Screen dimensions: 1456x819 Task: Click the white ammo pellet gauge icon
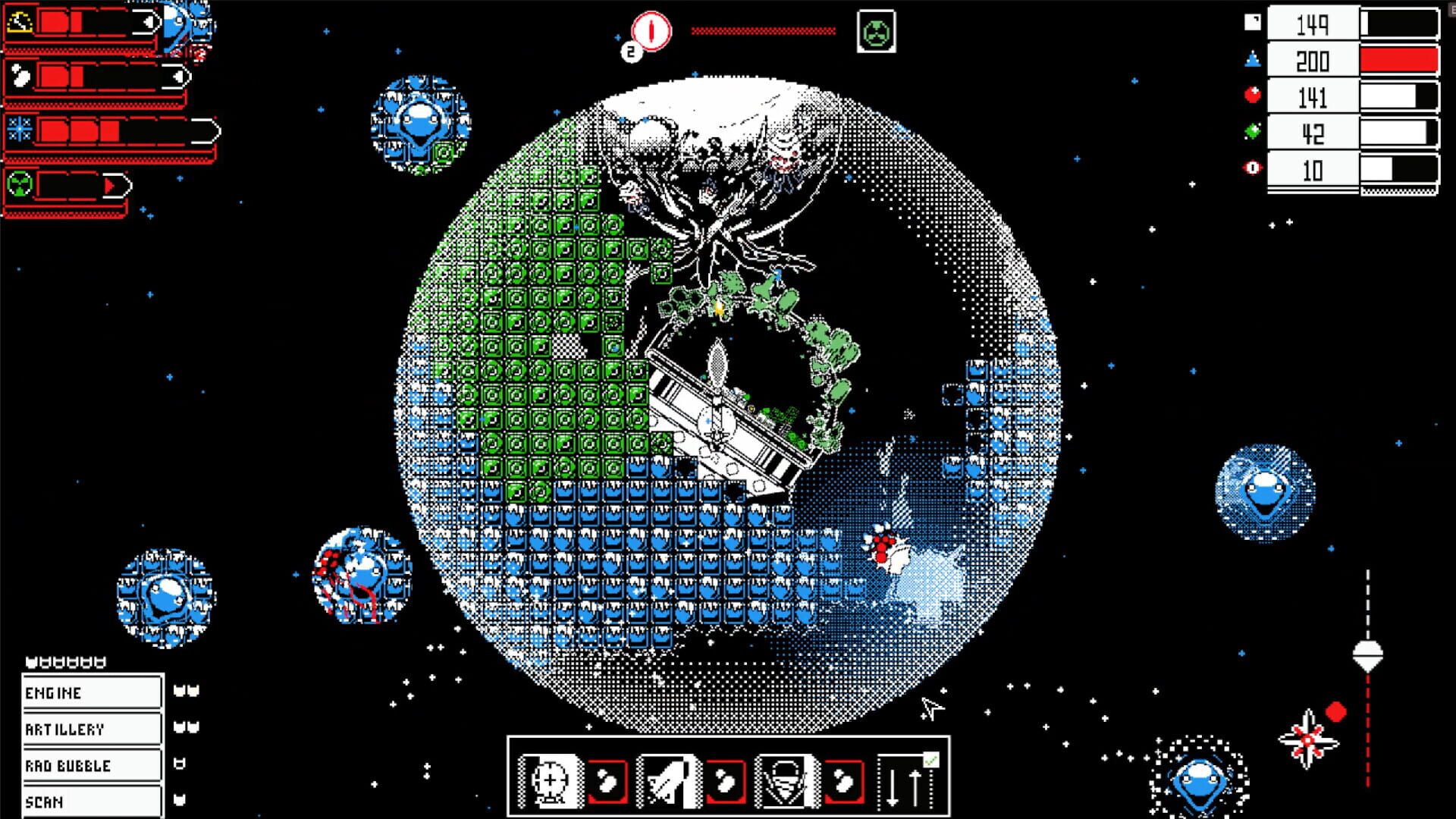(20, 74)
